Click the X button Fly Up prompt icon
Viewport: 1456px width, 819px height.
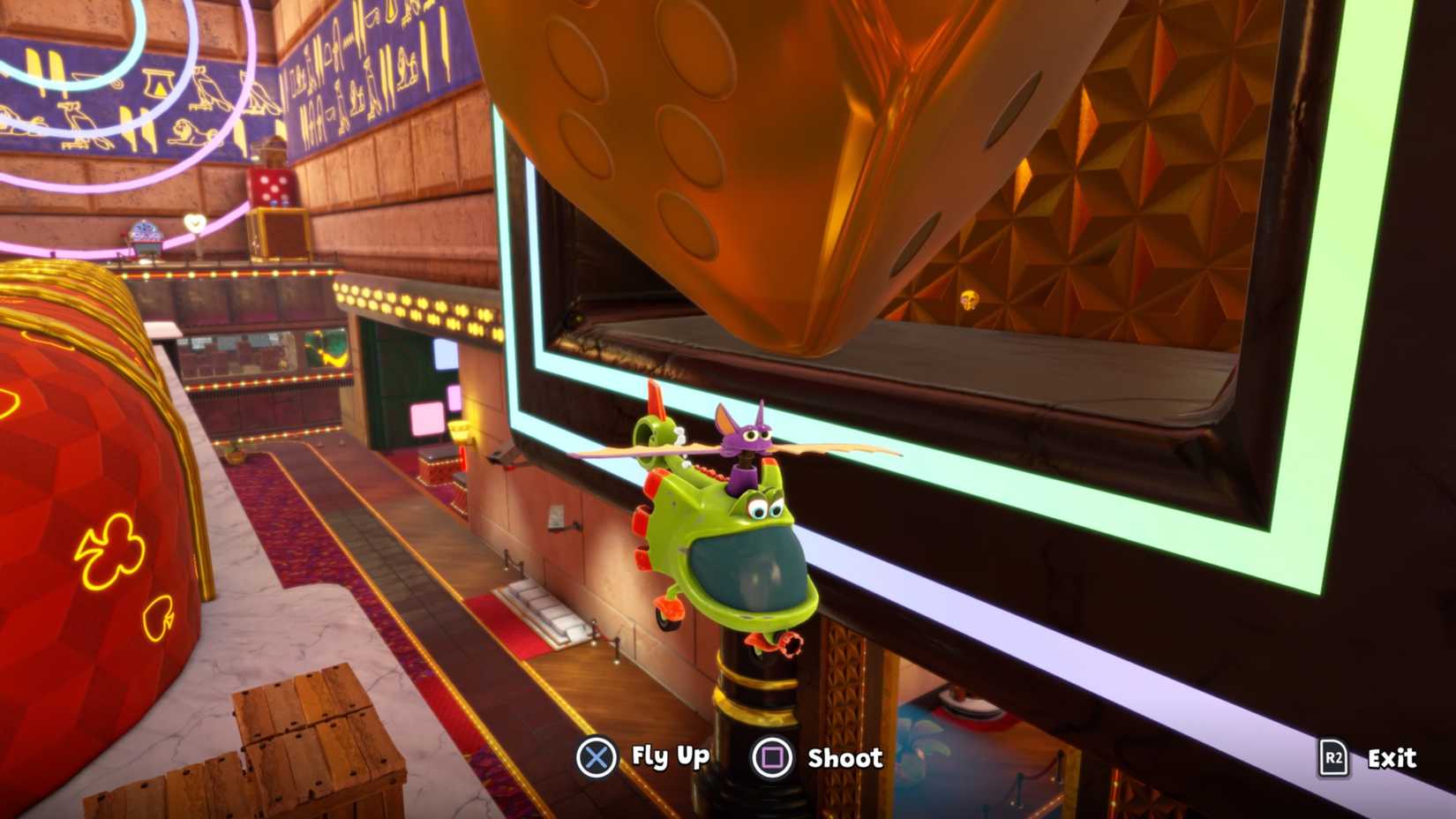tap(597, 757)
